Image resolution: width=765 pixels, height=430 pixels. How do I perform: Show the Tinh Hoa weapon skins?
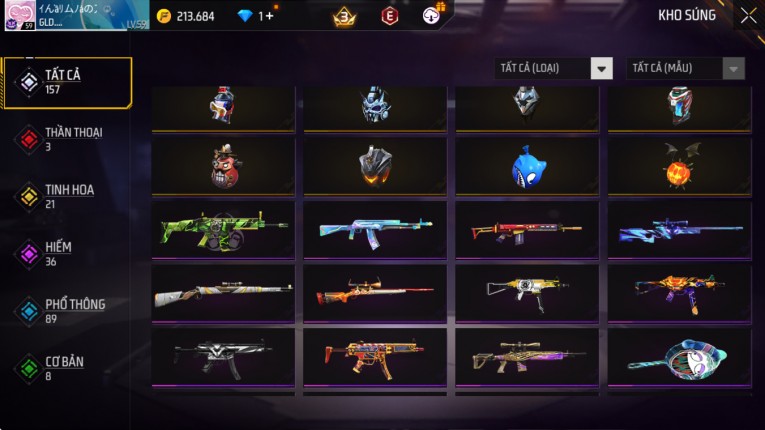coord(68,195)
